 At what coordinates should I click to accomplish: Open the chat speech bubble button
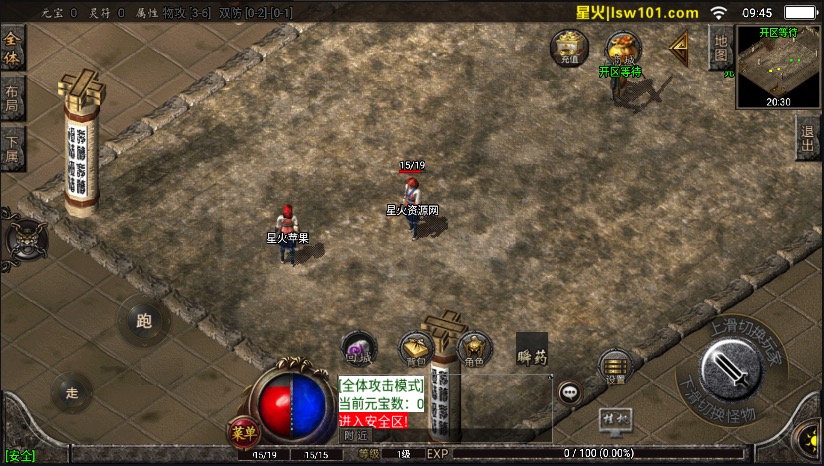[x=570, y=393]
